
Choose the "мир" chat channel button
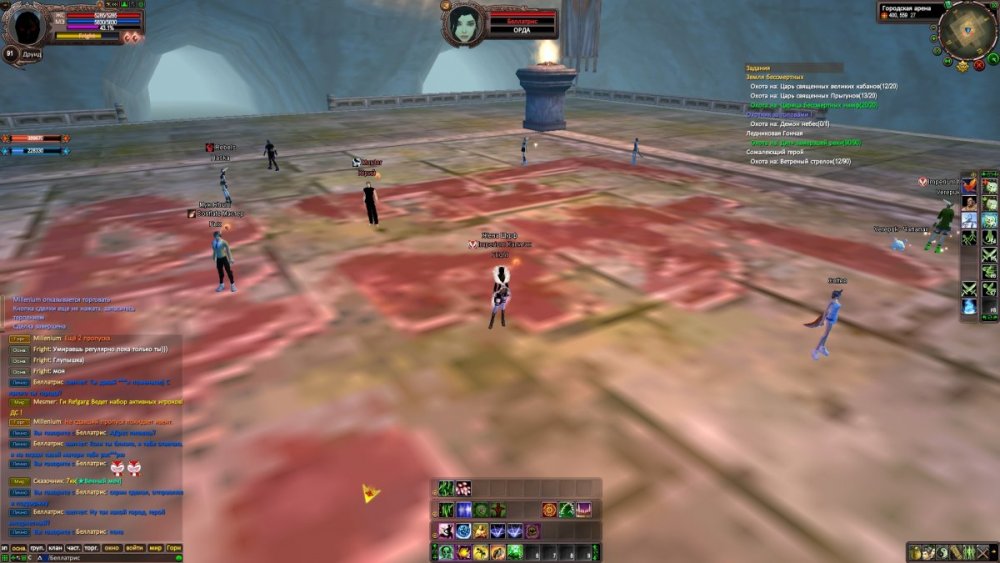tap(155, 548)
